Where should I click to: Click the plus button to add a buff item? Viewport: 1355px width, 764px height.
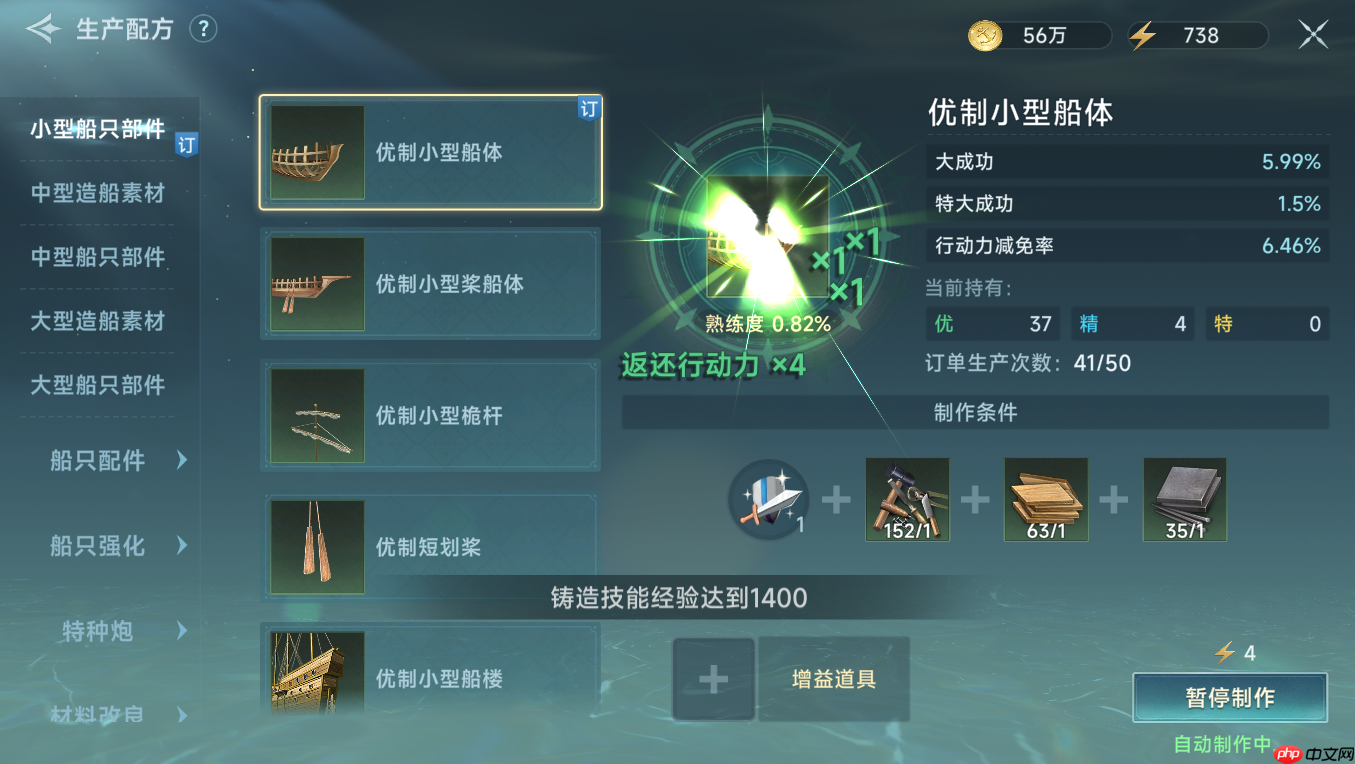coord(713,679)
